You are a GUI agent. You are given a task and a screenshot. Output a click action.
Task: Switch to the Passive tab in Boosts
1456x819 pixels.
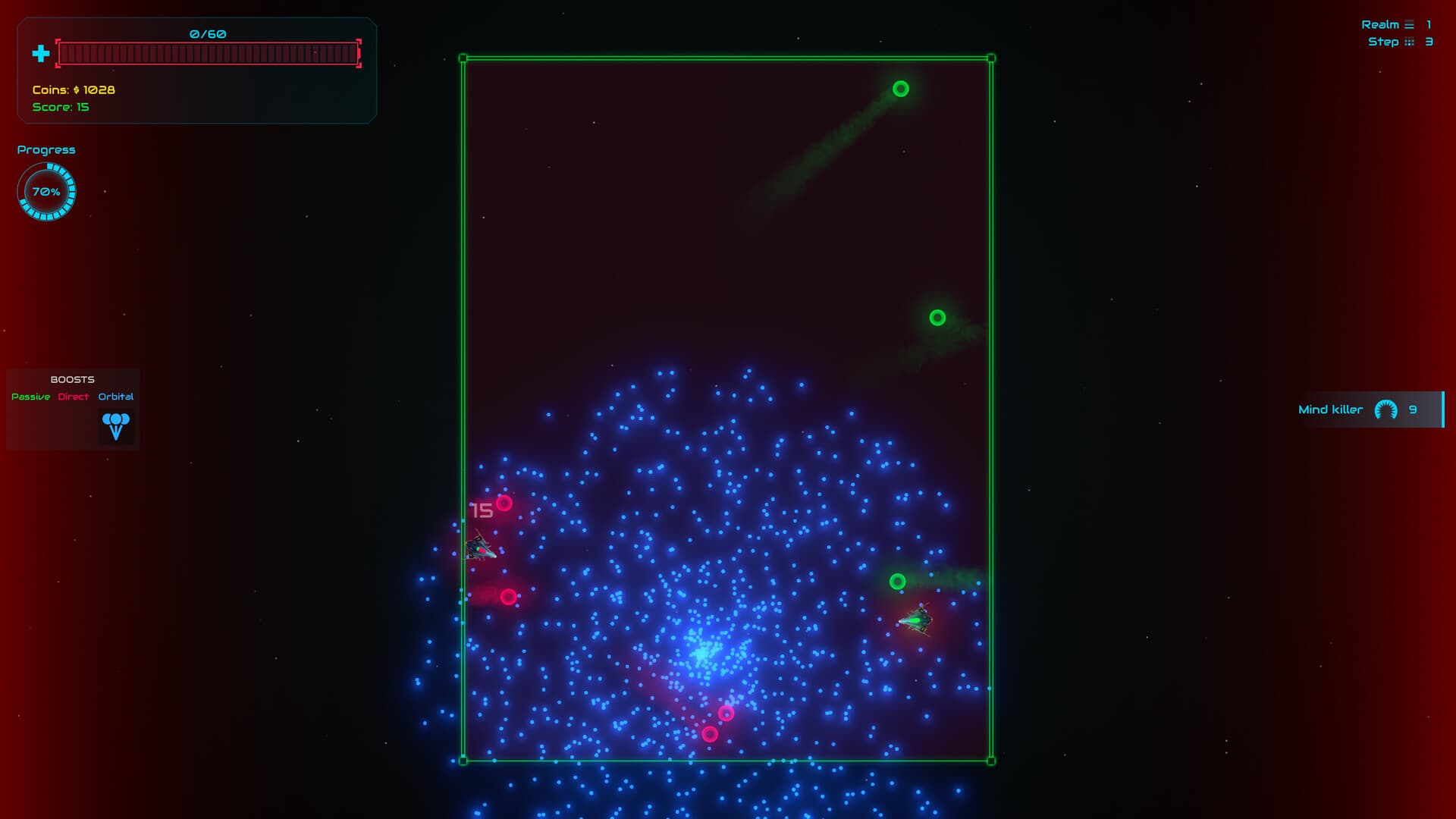tap(30, 396)
